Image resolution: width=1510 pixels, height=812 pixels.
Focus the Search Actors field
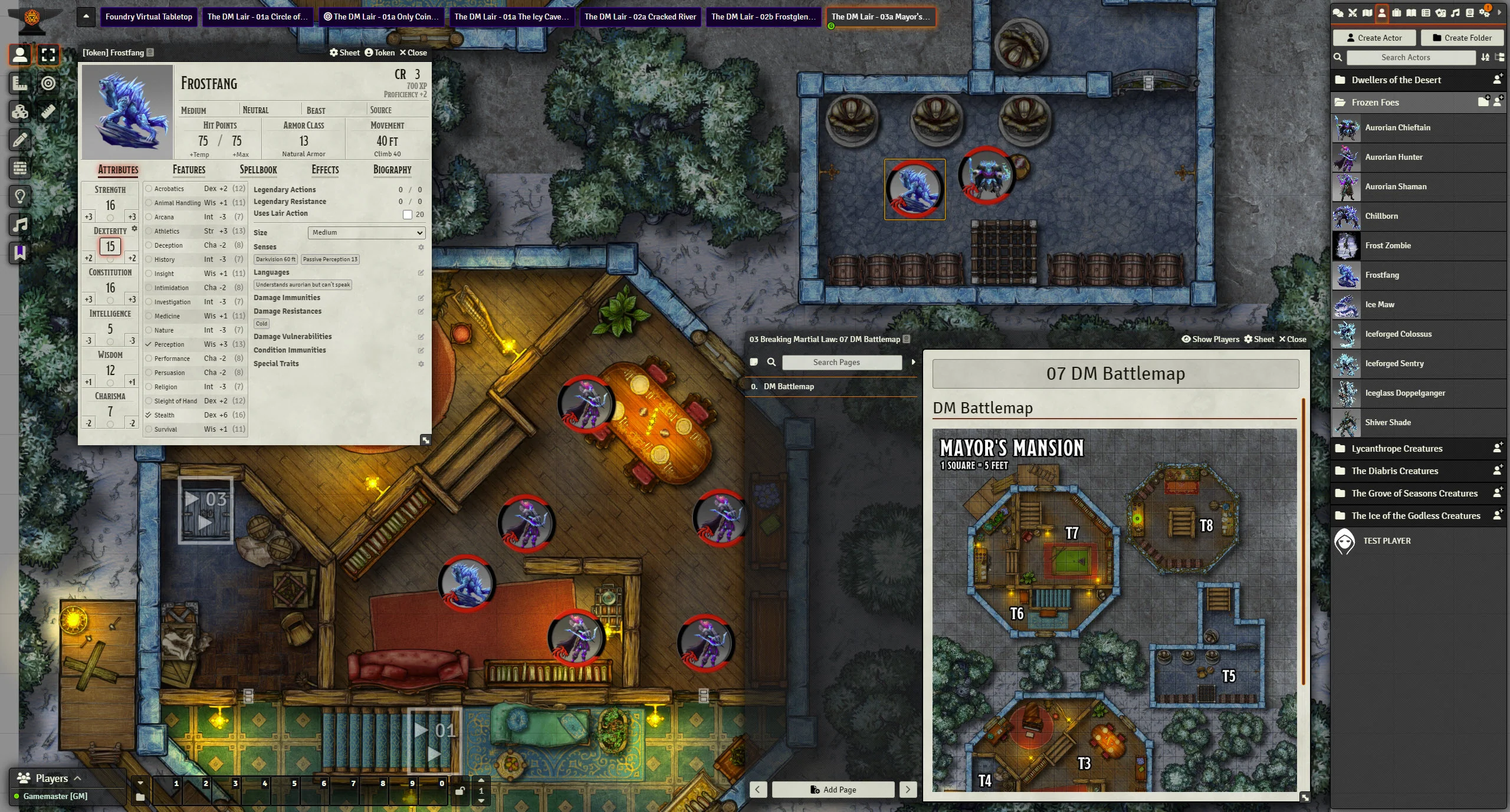[1405, 57]
